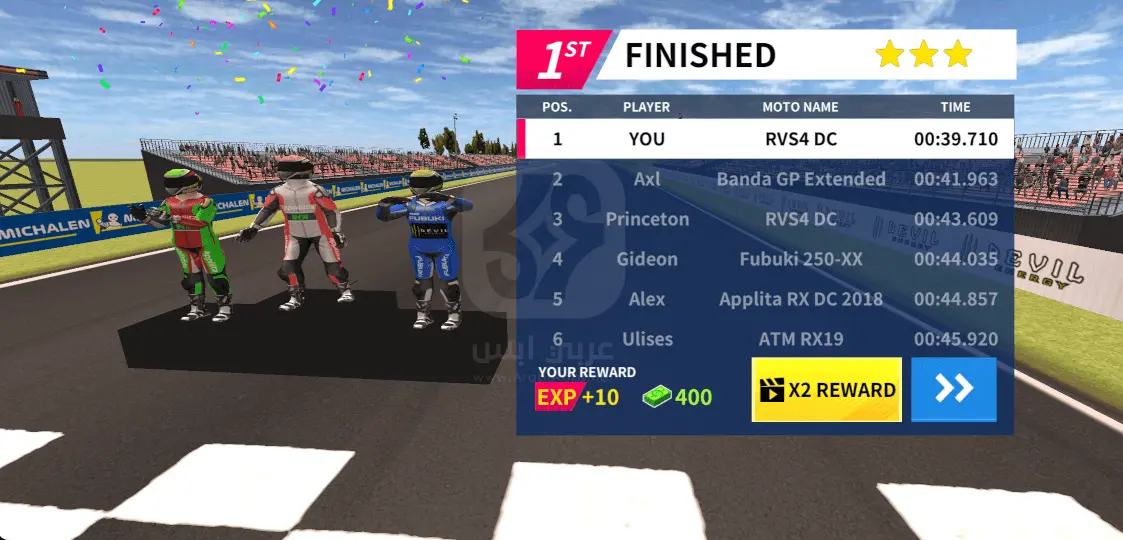Choose Axl's row in the results
This screenshot has width=1123, height=540.
coord(765,179)
